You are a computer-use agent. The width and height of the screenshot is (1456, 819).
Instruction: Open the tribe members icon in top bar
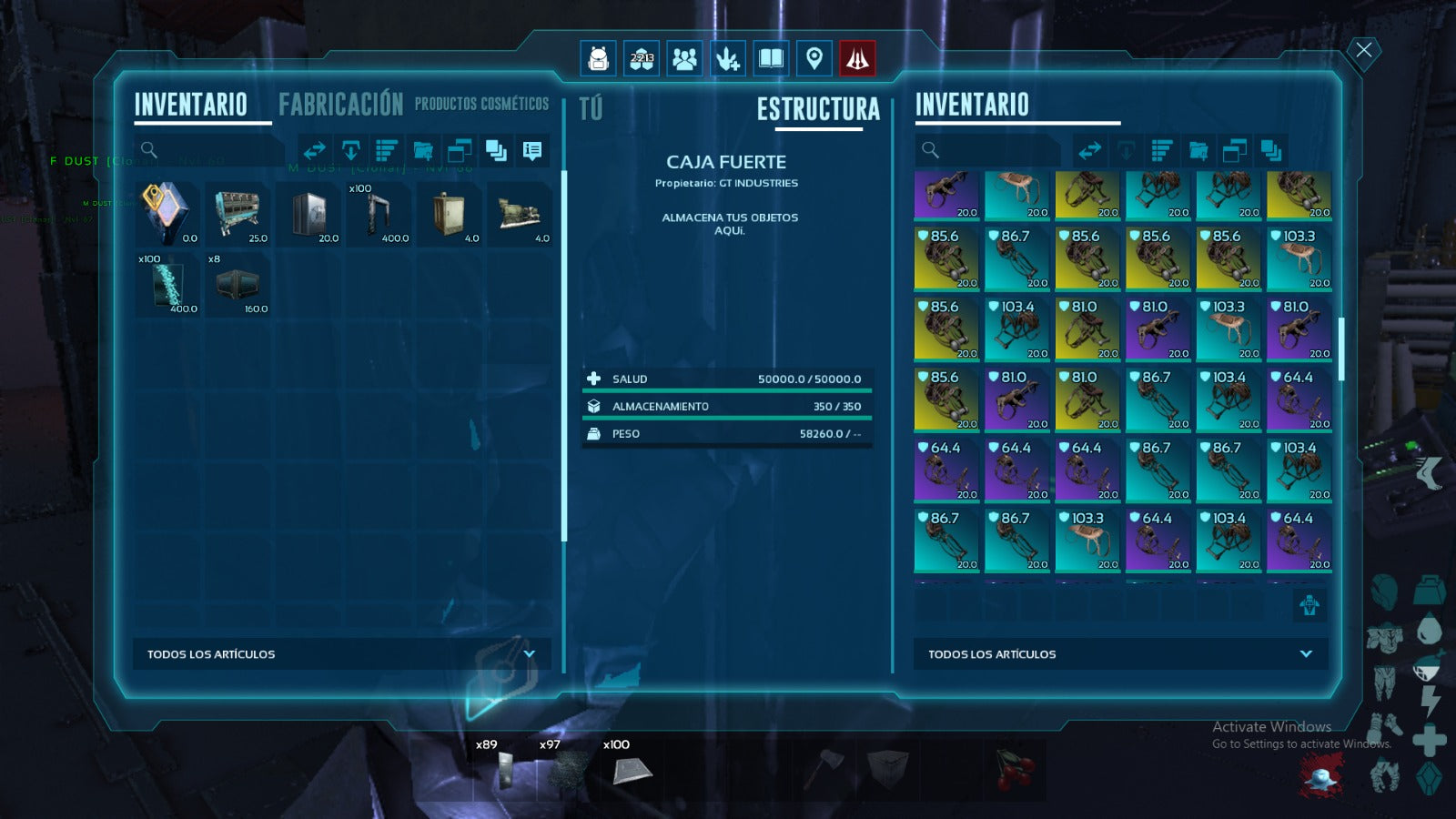click(684, 59)
